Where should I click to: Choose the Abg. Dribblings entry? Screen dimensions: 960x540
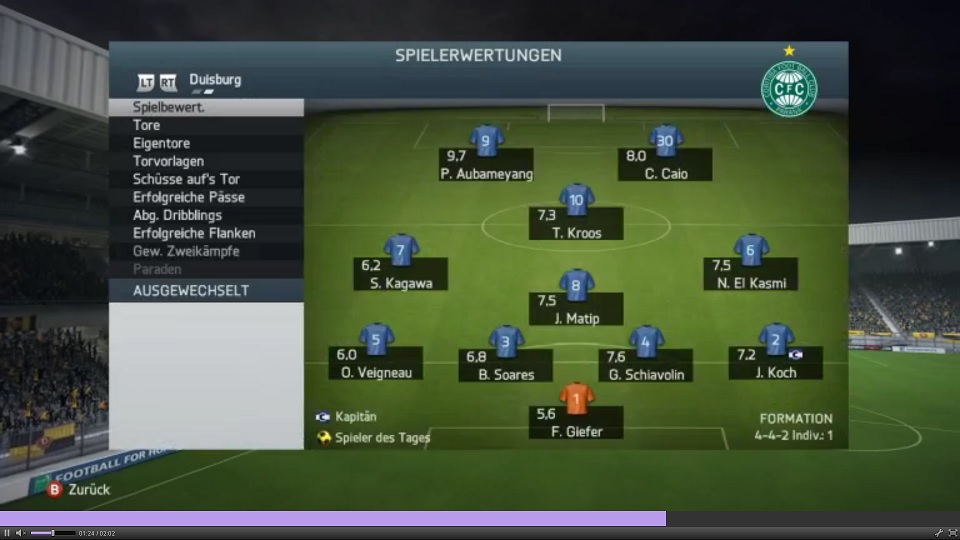click(x=177, y=215)
